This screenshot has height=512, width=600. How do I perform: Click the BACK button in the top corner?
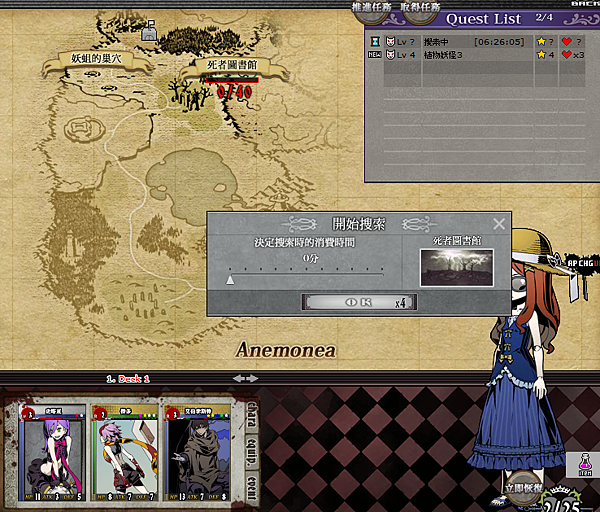(584, 5)
